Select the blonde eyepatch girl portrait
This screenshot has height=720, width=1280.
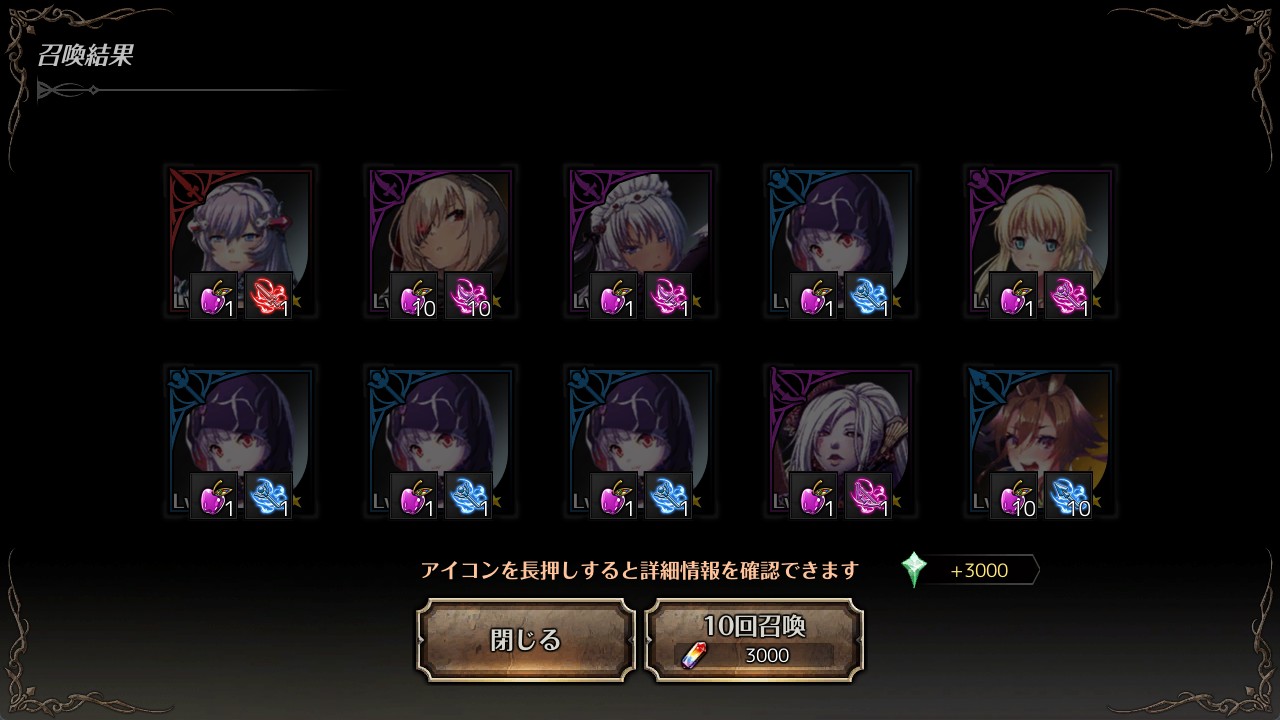tap(440, 228)
